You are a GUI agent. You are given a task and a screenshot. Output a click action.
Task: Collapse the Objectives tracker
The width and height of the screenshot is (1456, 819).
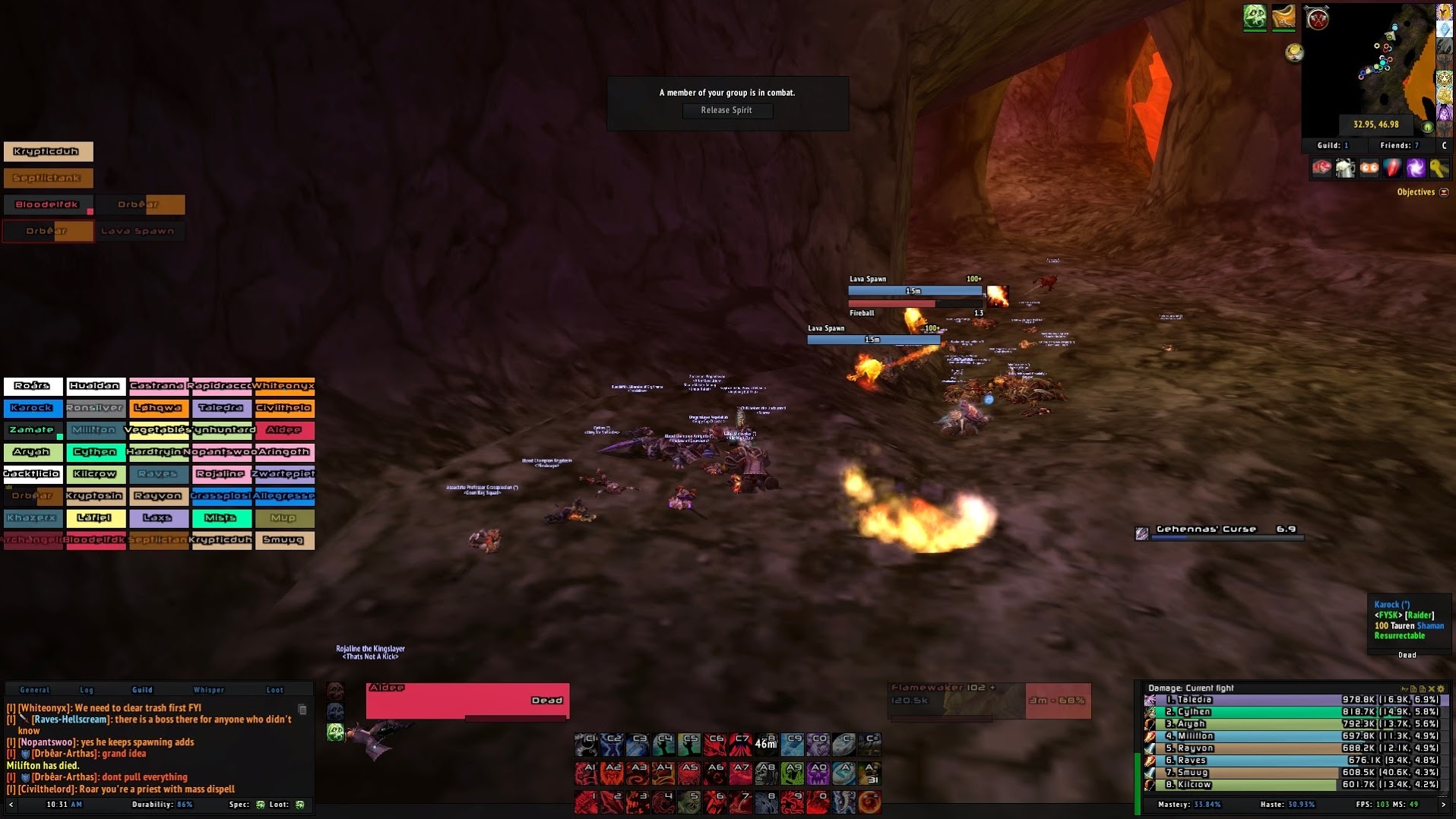point(1444,192)
